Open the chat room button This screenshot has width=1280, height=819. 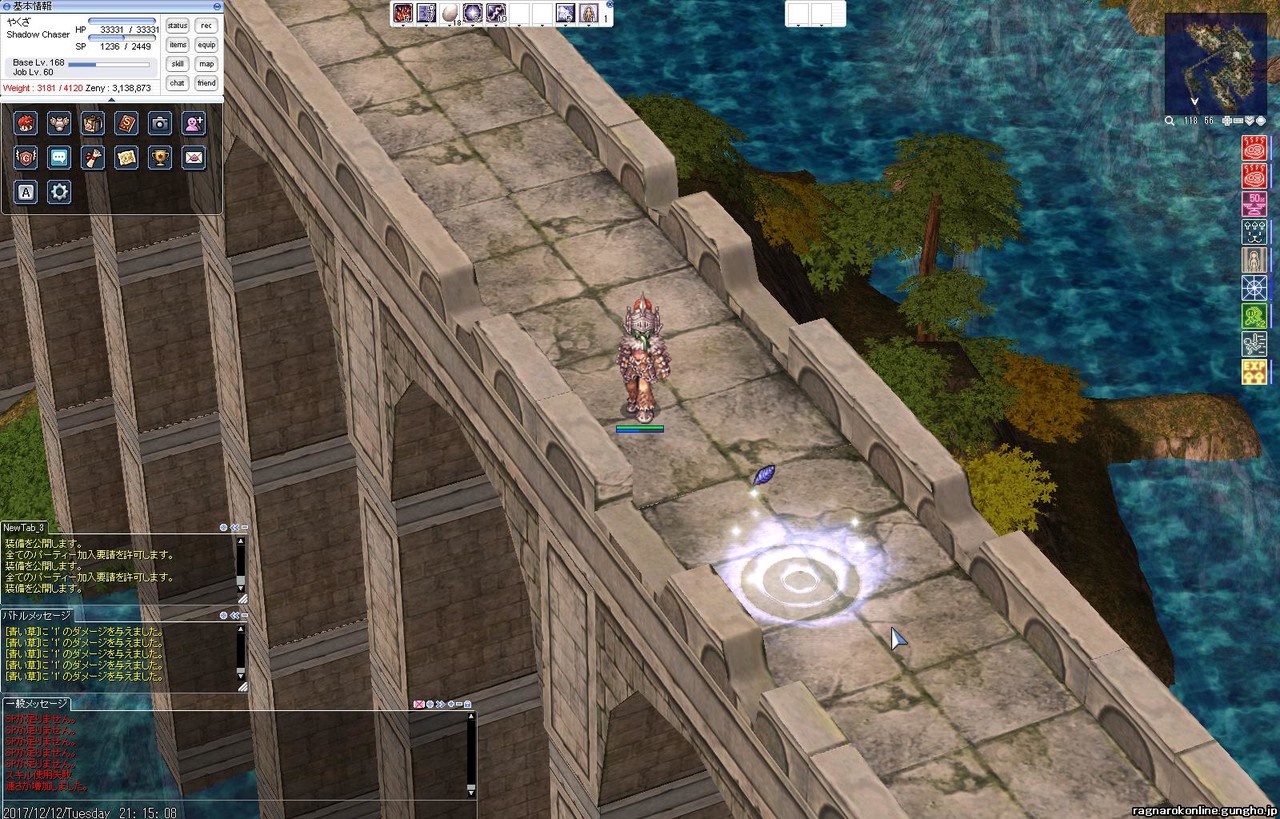(177, 83)
